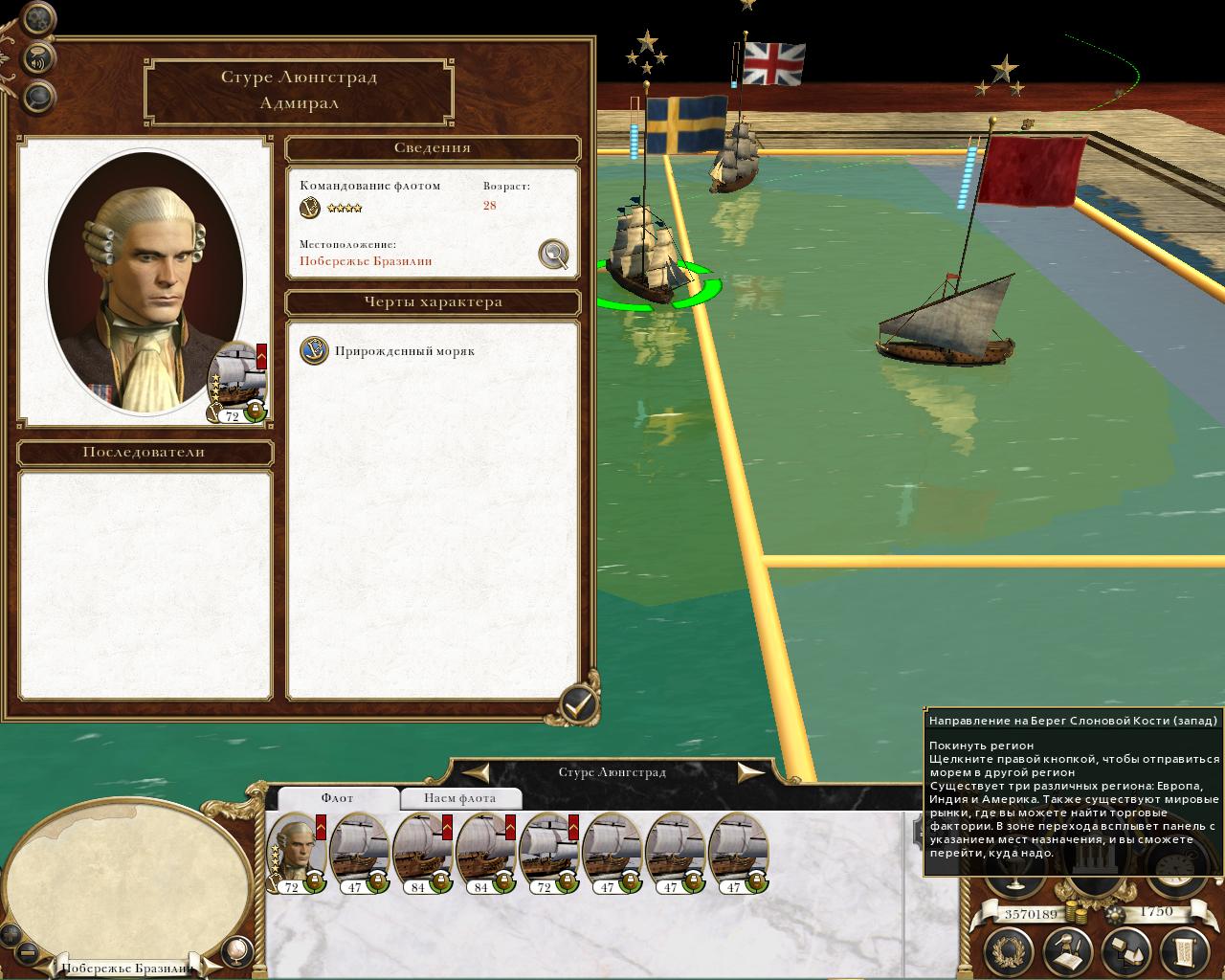The height and width of the screenshot is (980, 1225).
Task: Toggle the advisor speech sound button
Action: [38, 59]
